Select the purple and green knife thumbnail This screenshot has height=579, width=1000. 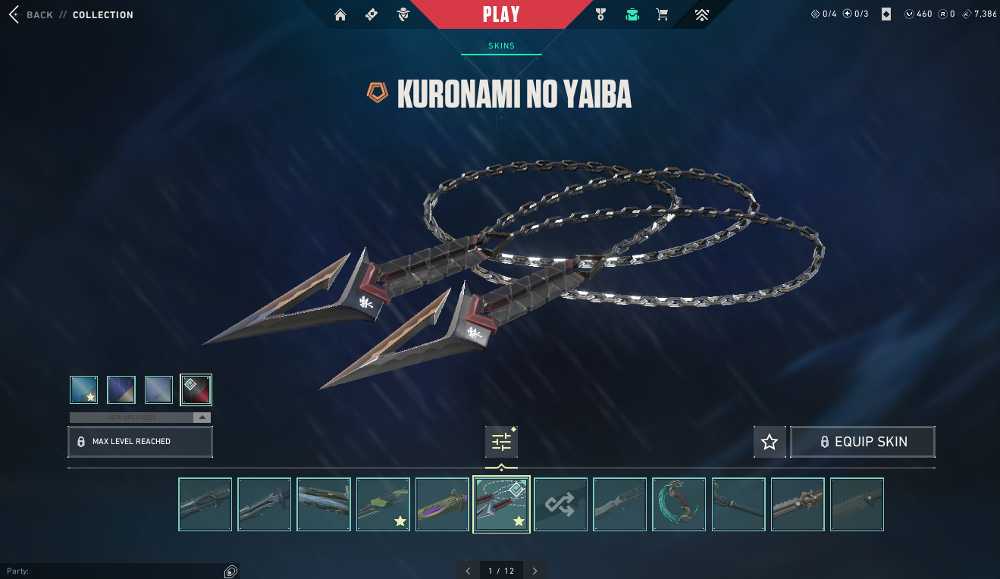pyautogui.click(x=442, y=504)
